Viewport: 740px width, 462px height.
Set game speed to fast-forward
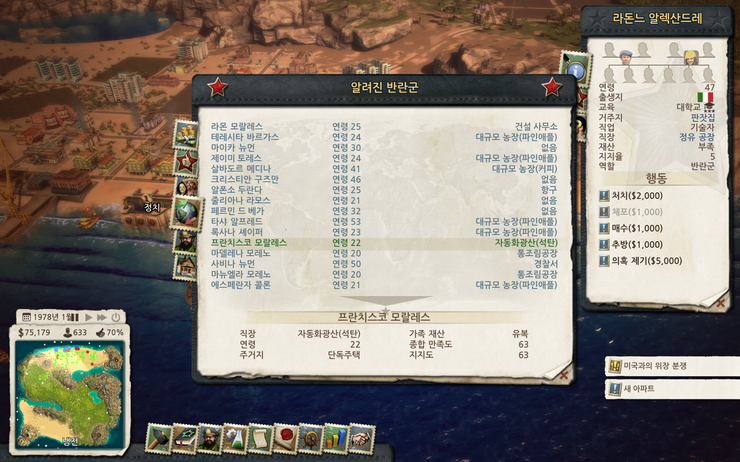(x=100, y=316)
